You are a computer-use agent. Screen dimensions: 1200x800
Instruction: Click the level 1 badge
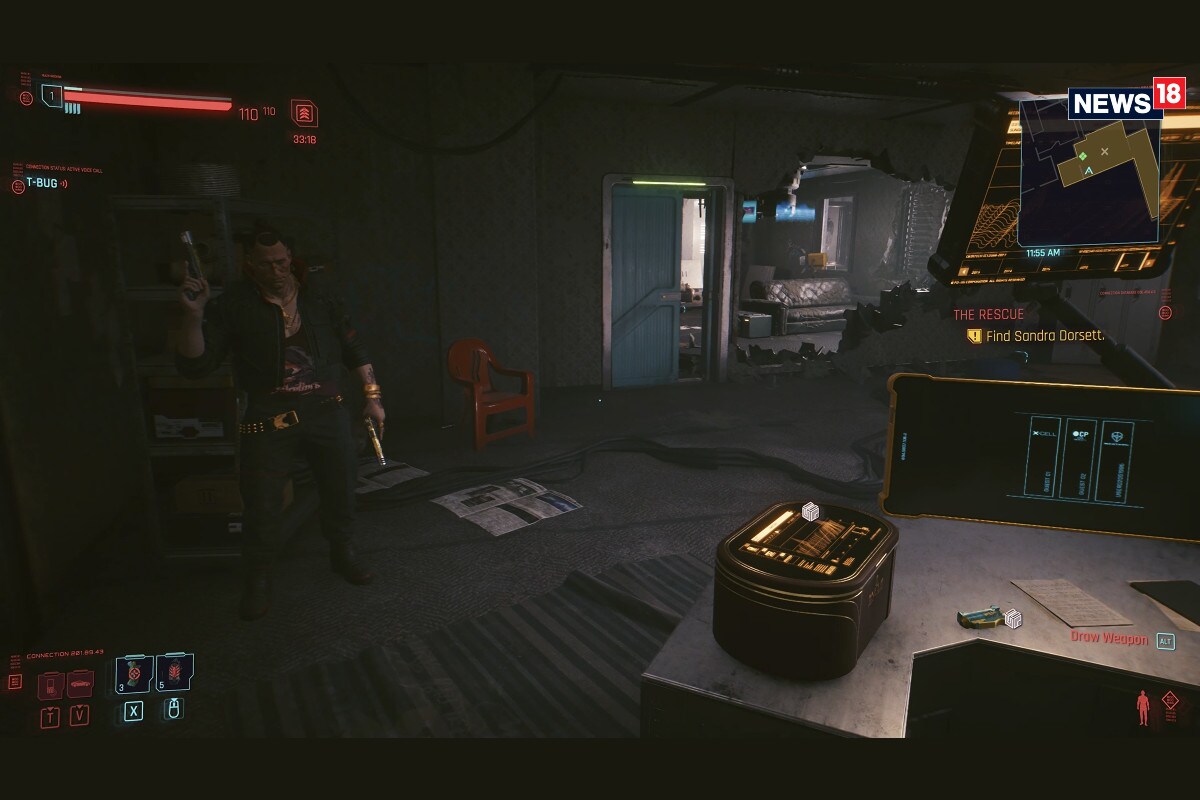tap(52, 96)
